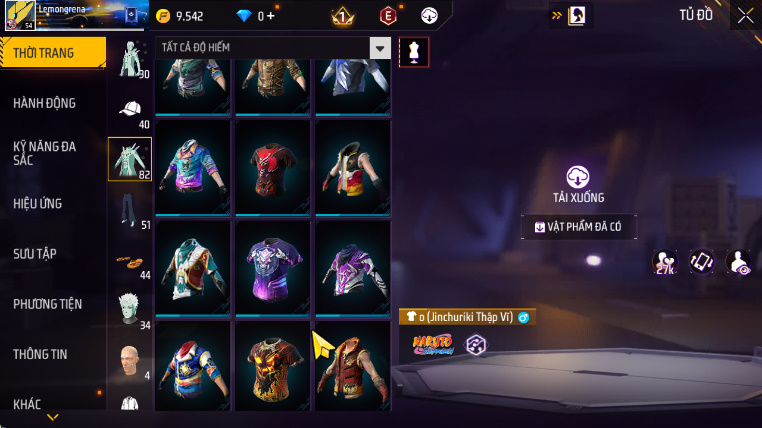Close the TỦ ĐỒ vault screen

click(745, 14)
